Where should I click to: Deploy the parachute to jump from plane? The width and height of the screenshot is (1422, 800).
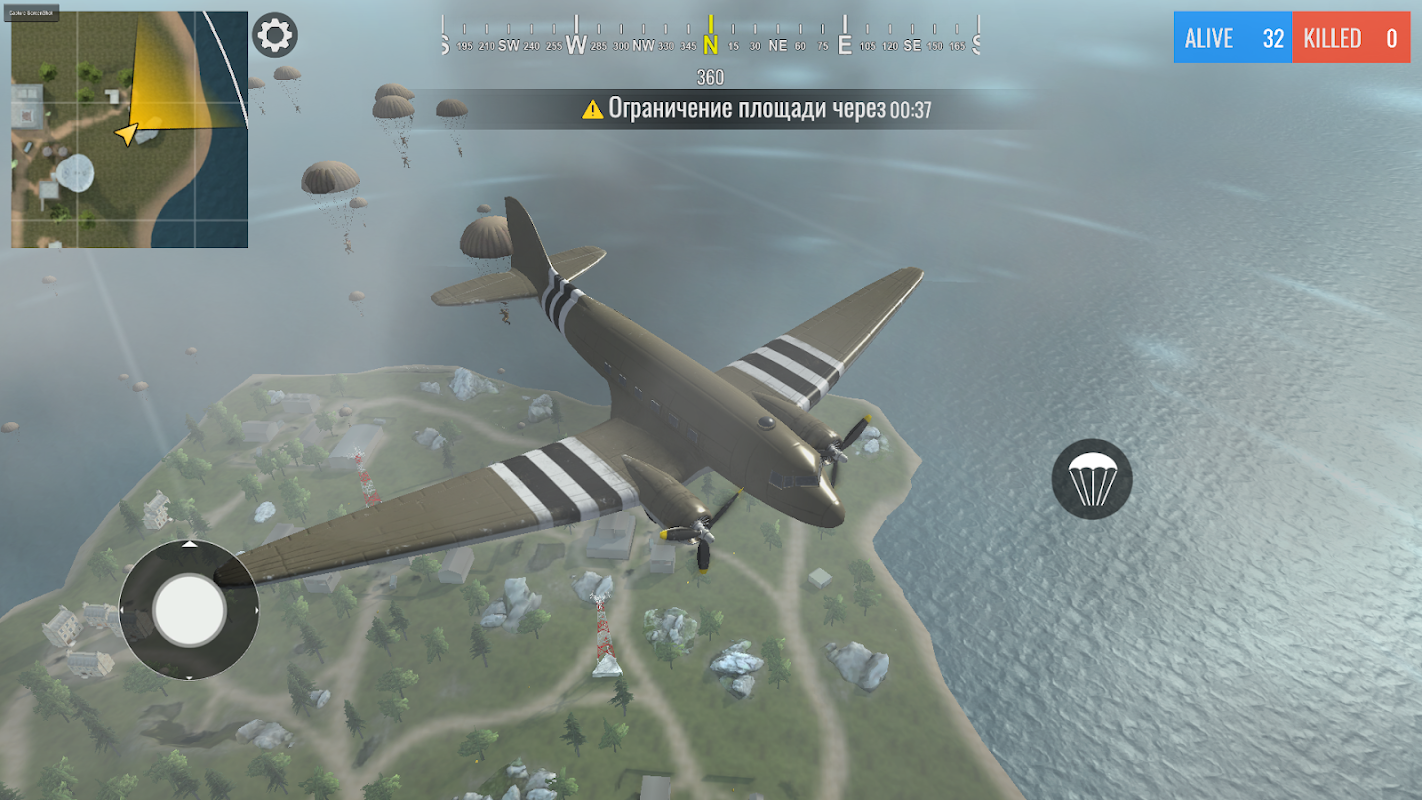click(1092, 479)
